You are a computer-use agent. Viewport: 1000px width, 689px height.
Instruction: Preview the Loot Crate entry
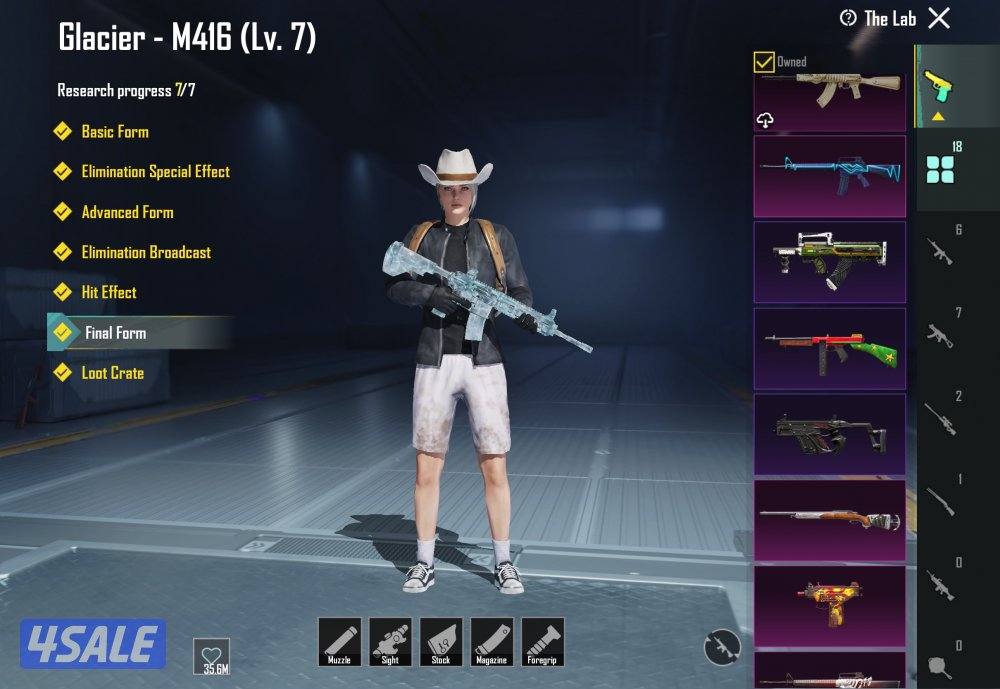pyautogui.click(x=112, y=373)
